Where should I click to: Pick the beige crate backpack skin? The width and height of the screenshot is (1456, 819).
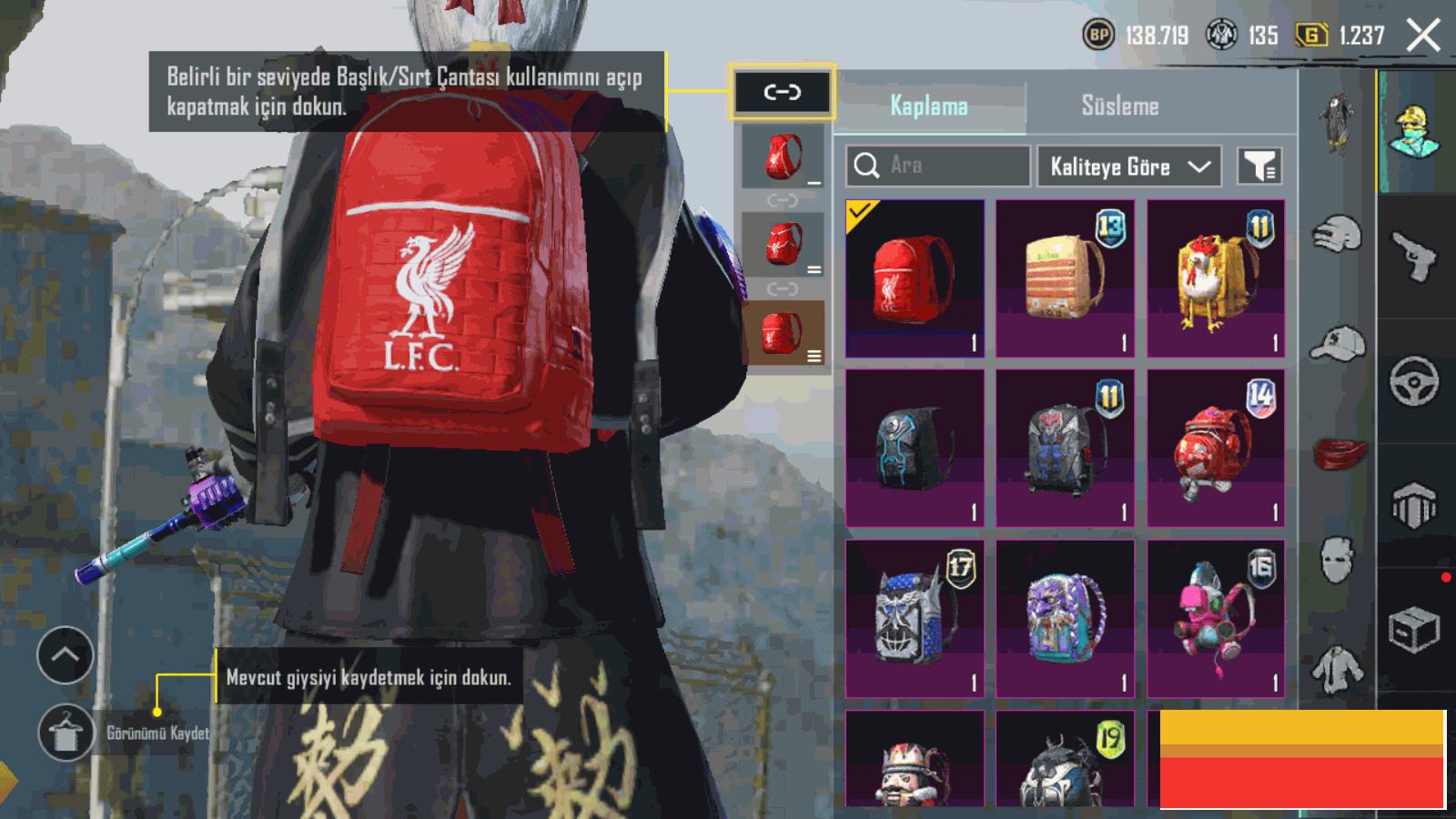click(x=1065, y=278)
